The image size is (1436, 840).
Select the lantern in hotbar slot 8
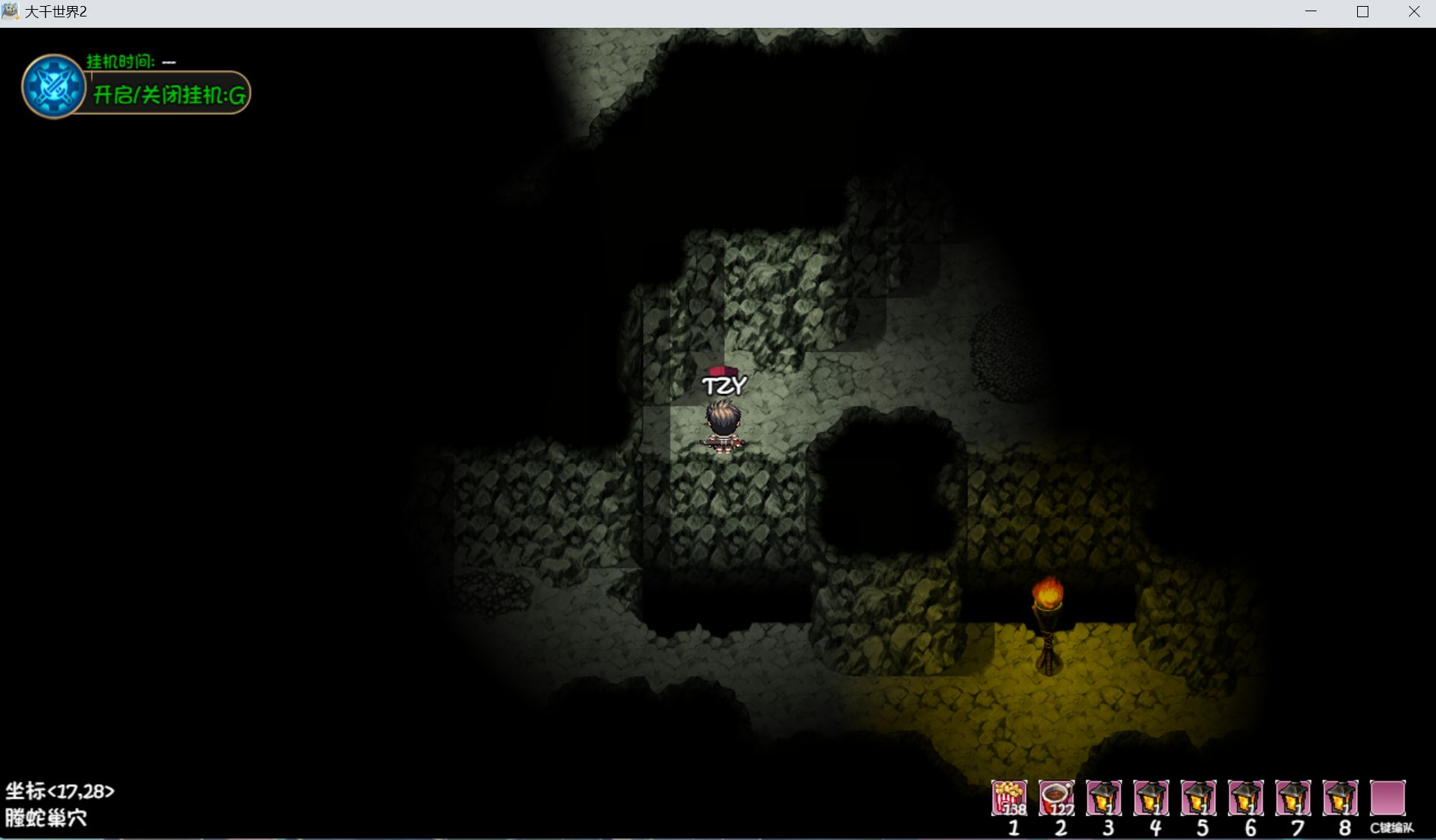point(1341,797)
